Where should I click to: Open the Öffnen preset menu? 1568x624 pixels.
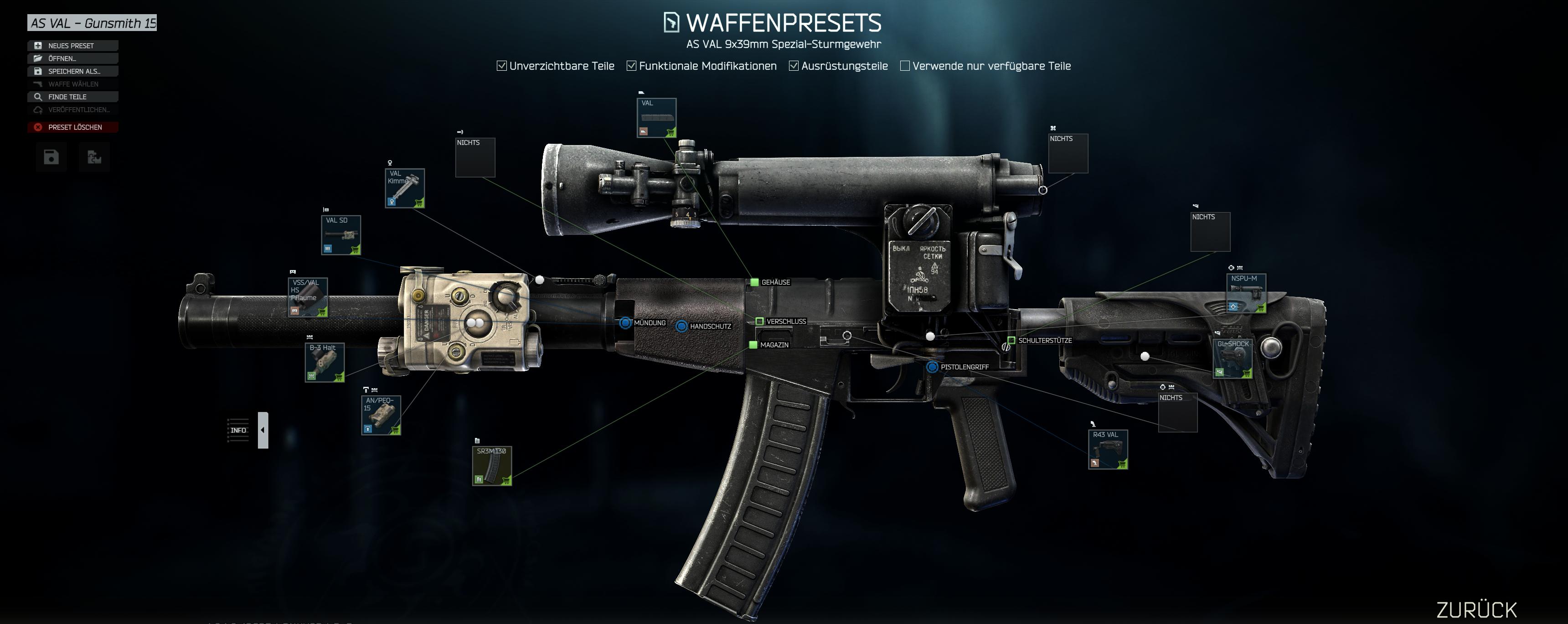coord(72,58)
